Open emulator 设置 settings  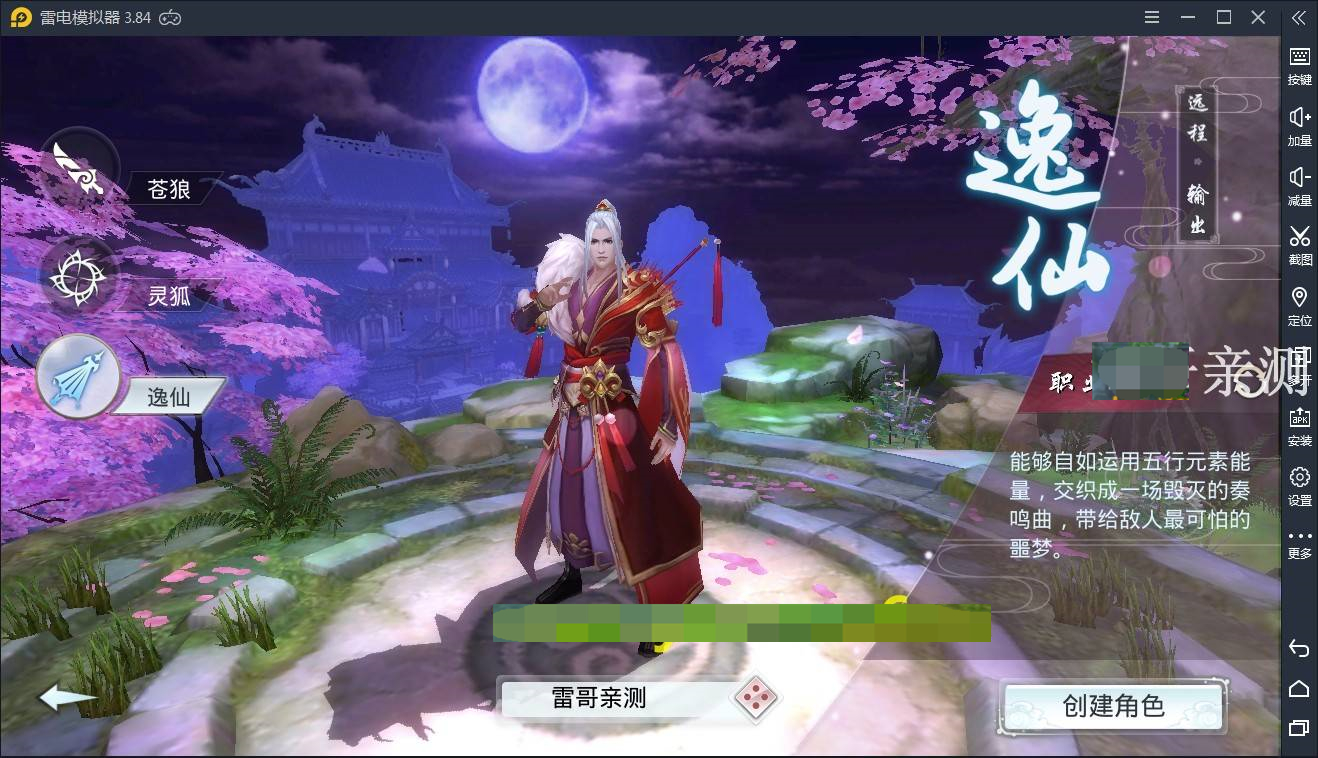[1298, 488]
